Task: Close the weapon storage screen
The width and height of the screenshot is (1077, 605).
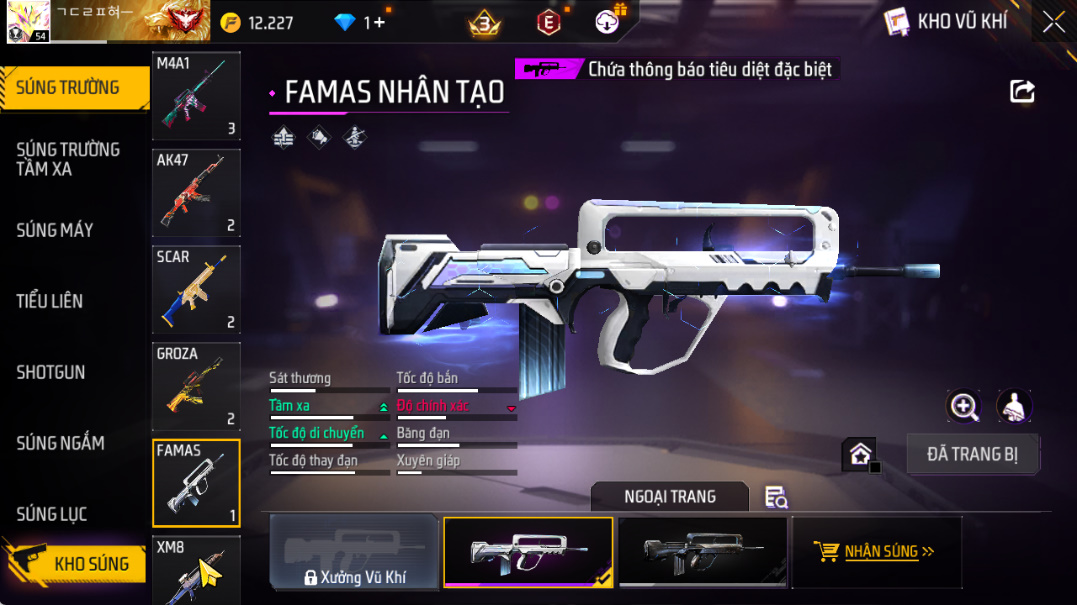Action: (x=1053, y=22)
